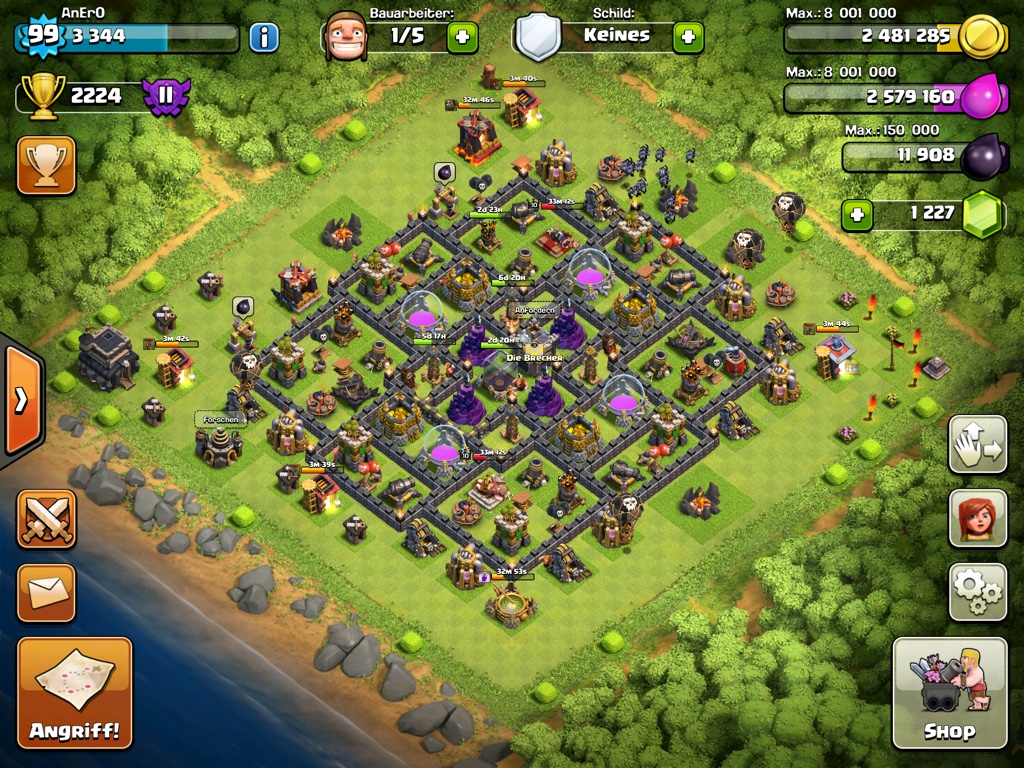This screenshot has height=768, width=1024.
Task: Tap the Angriff! attack button
Action: click(74, 692)
